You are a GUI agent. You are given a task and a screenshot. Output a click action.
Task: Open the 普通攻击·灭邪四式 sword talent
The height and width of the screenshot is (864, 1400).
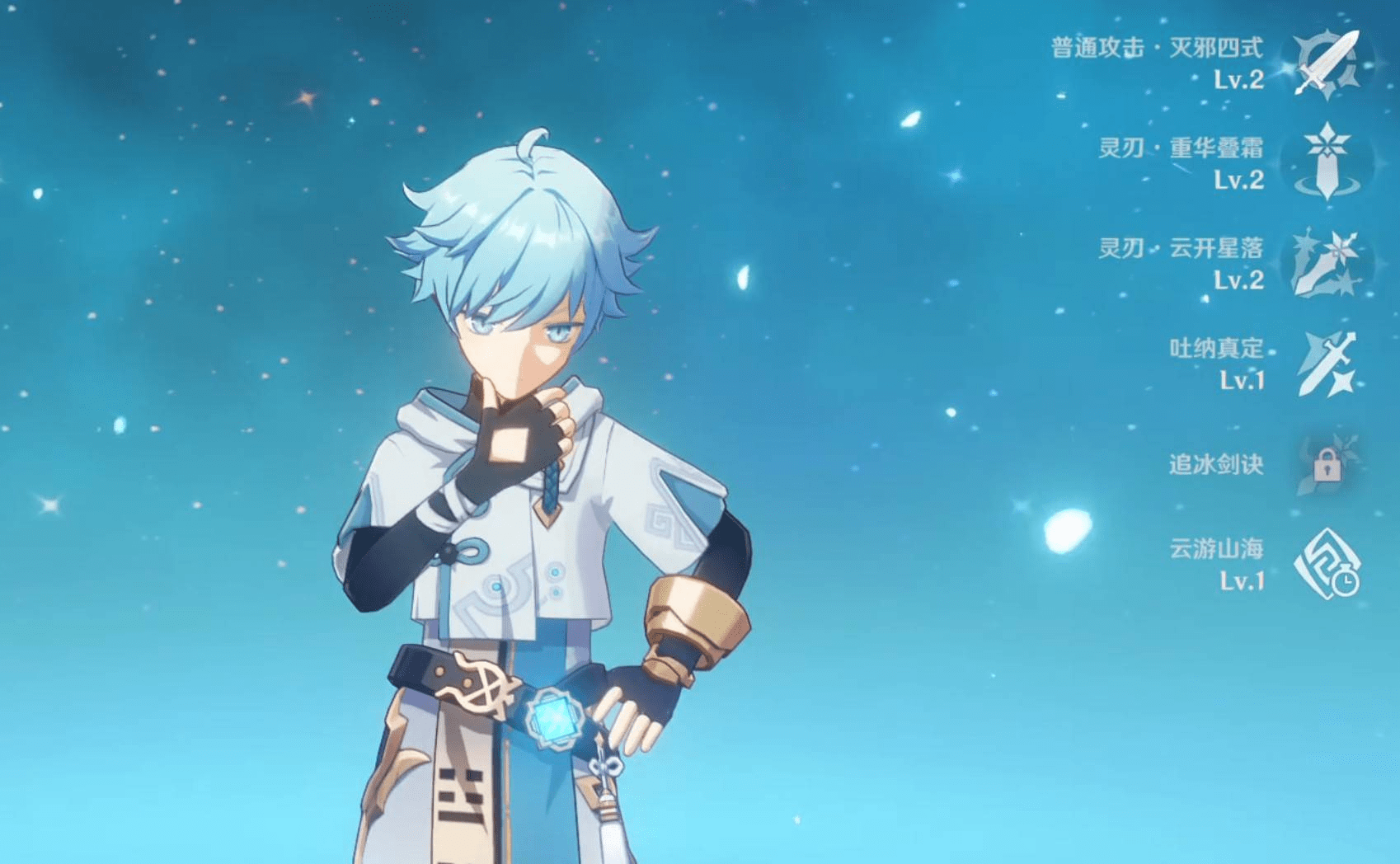(x=1327, y=63)
